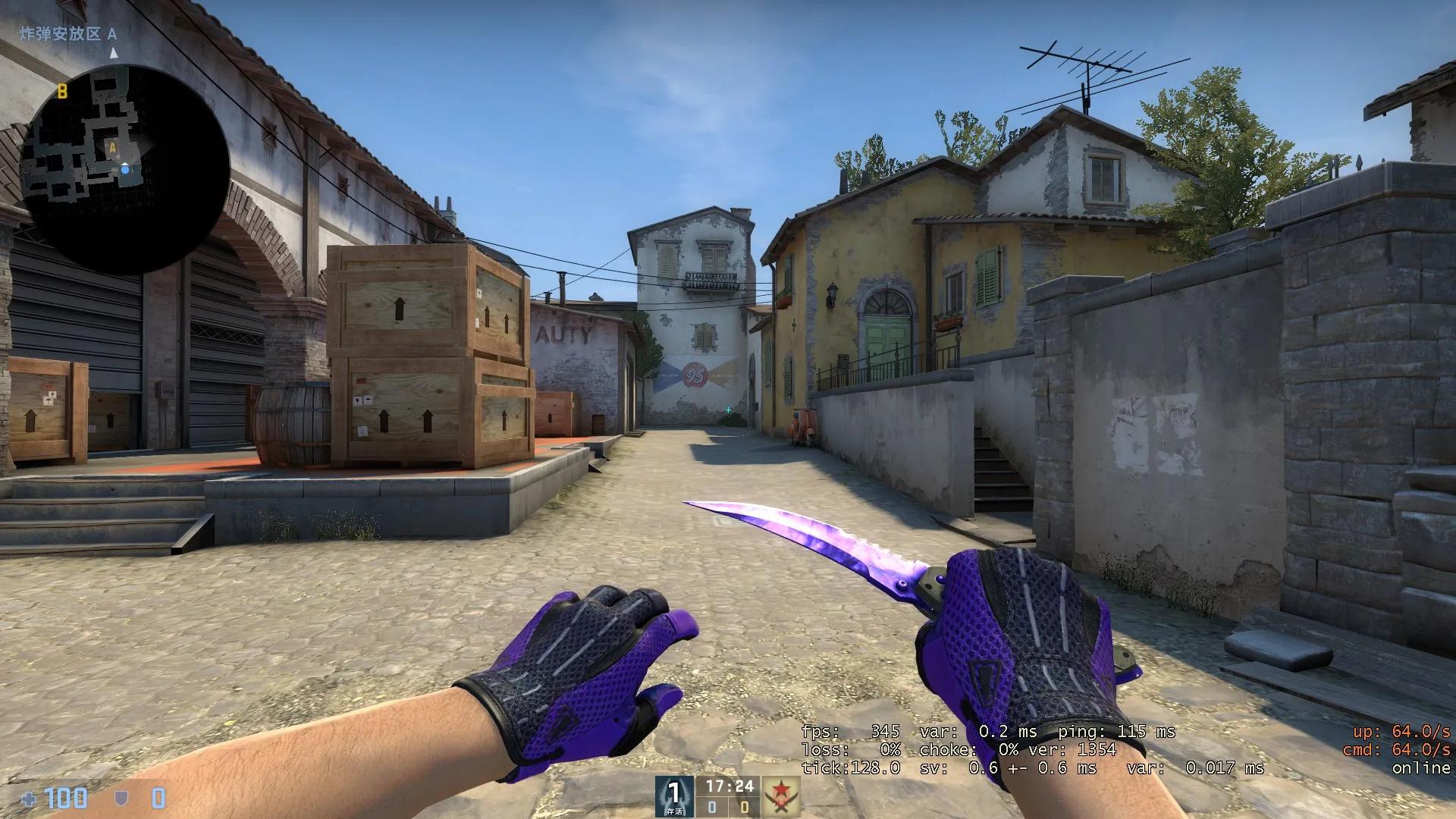The width and height of the screenshot is (1456, 819).
Task: Click the health cross icon
Action: pos(28,798)
